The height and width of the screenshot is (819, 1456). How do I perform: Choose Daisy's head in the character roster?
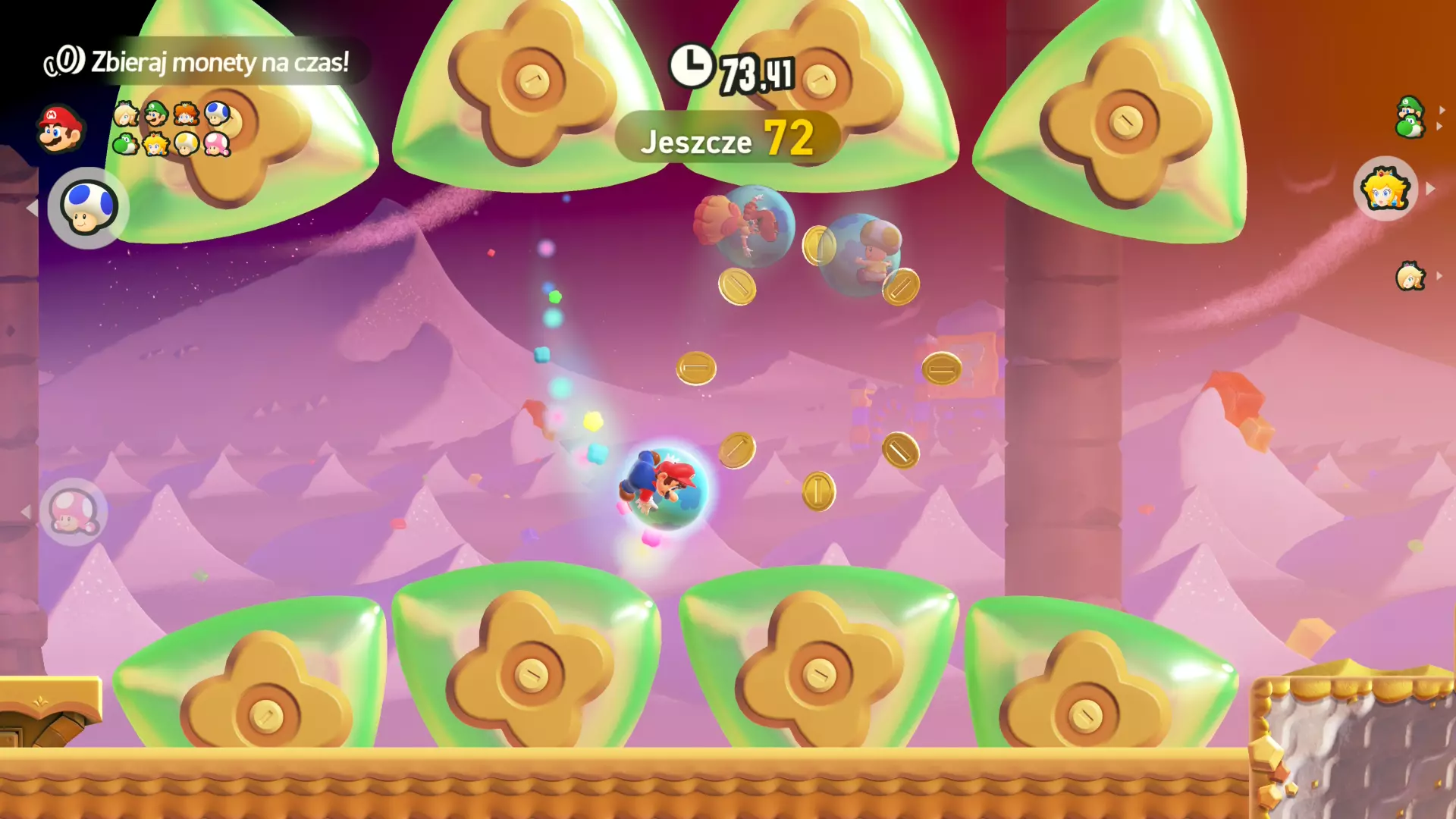(x=186, y=114)
